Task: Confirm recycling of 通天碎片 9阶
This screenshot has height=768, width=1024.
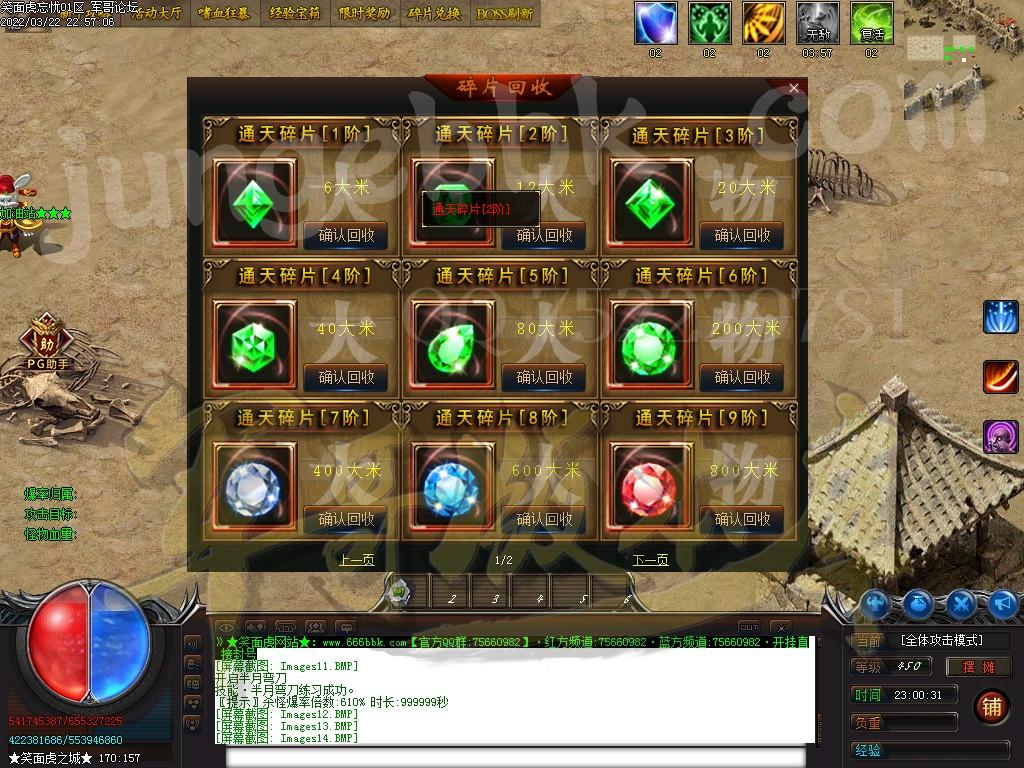Action: coord(742,519)
